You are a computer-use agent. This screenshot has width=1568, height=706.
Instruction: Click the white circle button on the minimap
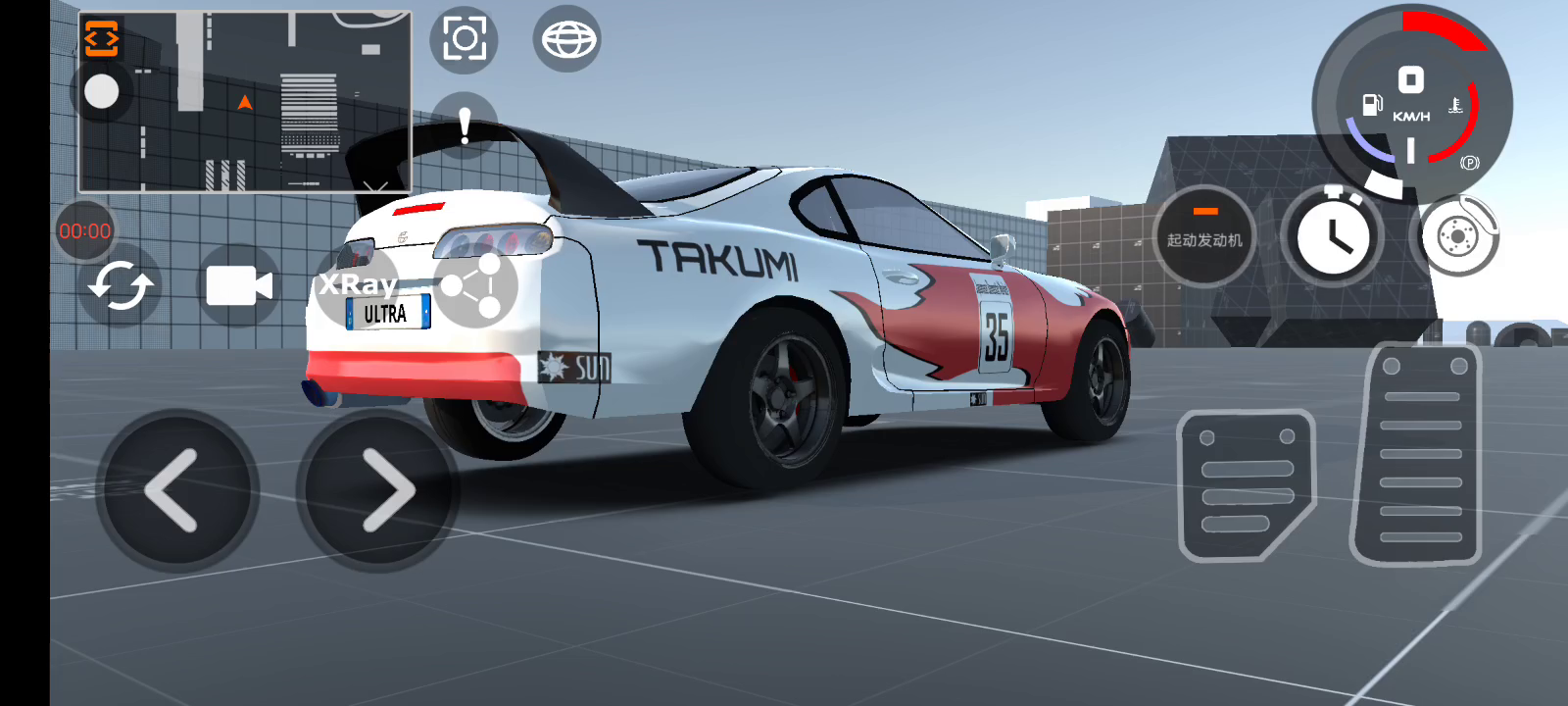102,91
